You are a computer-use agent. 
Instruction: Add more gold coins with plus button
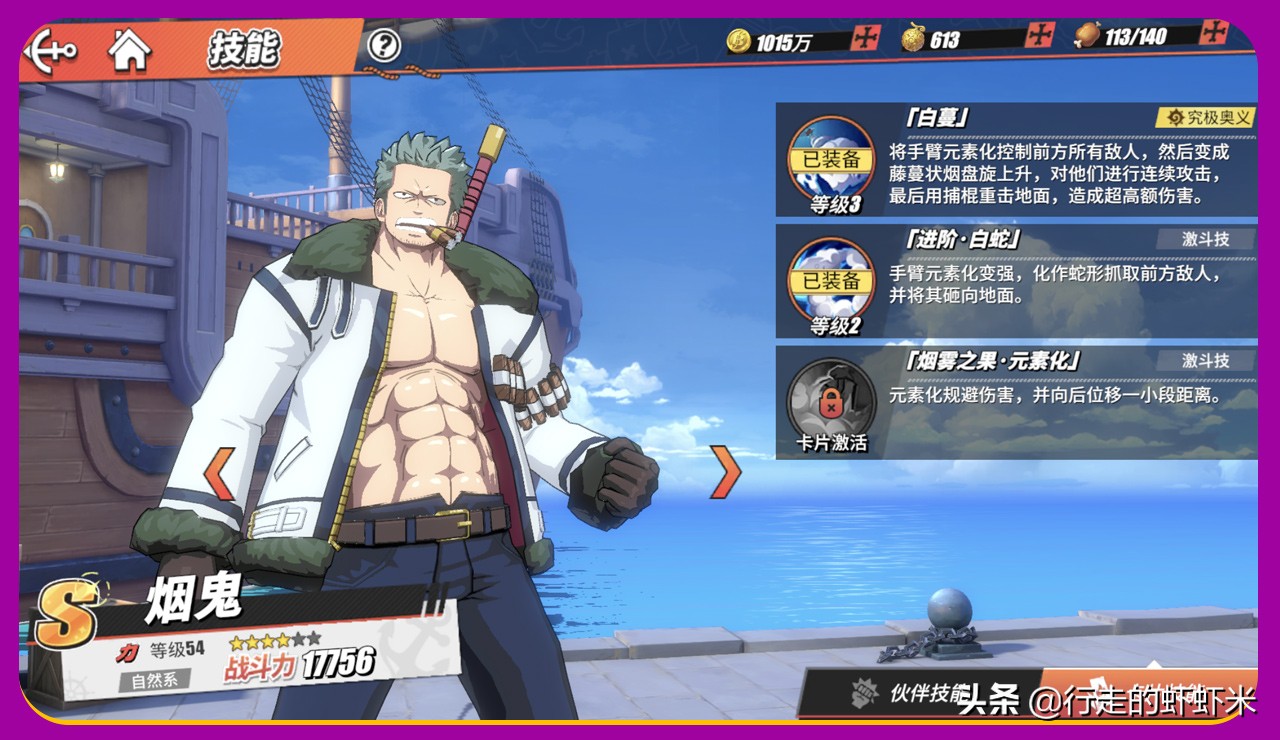865,38
